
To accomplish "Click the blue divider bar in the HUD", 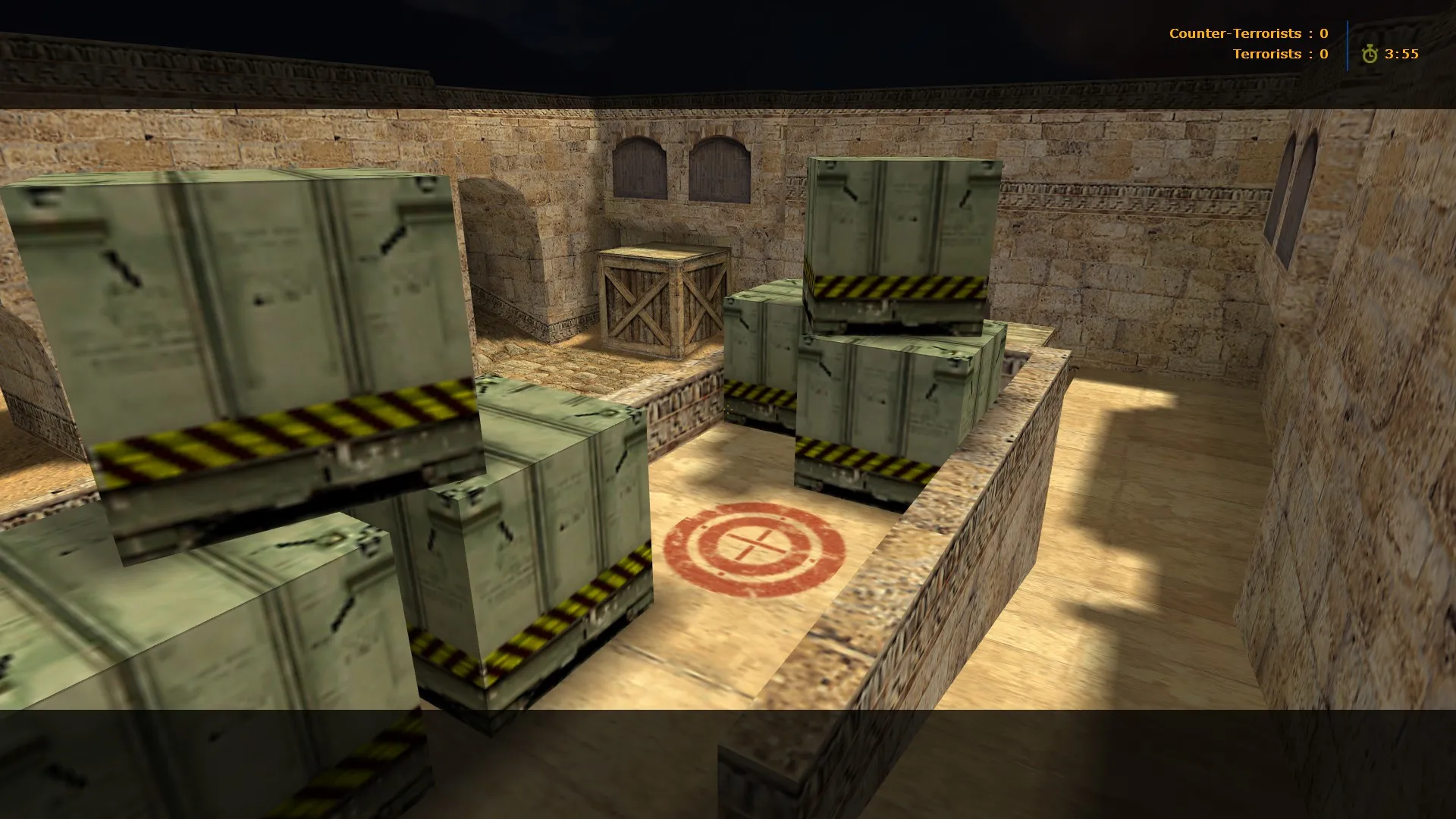I will pyautogui.click(x=1347, y=44).
